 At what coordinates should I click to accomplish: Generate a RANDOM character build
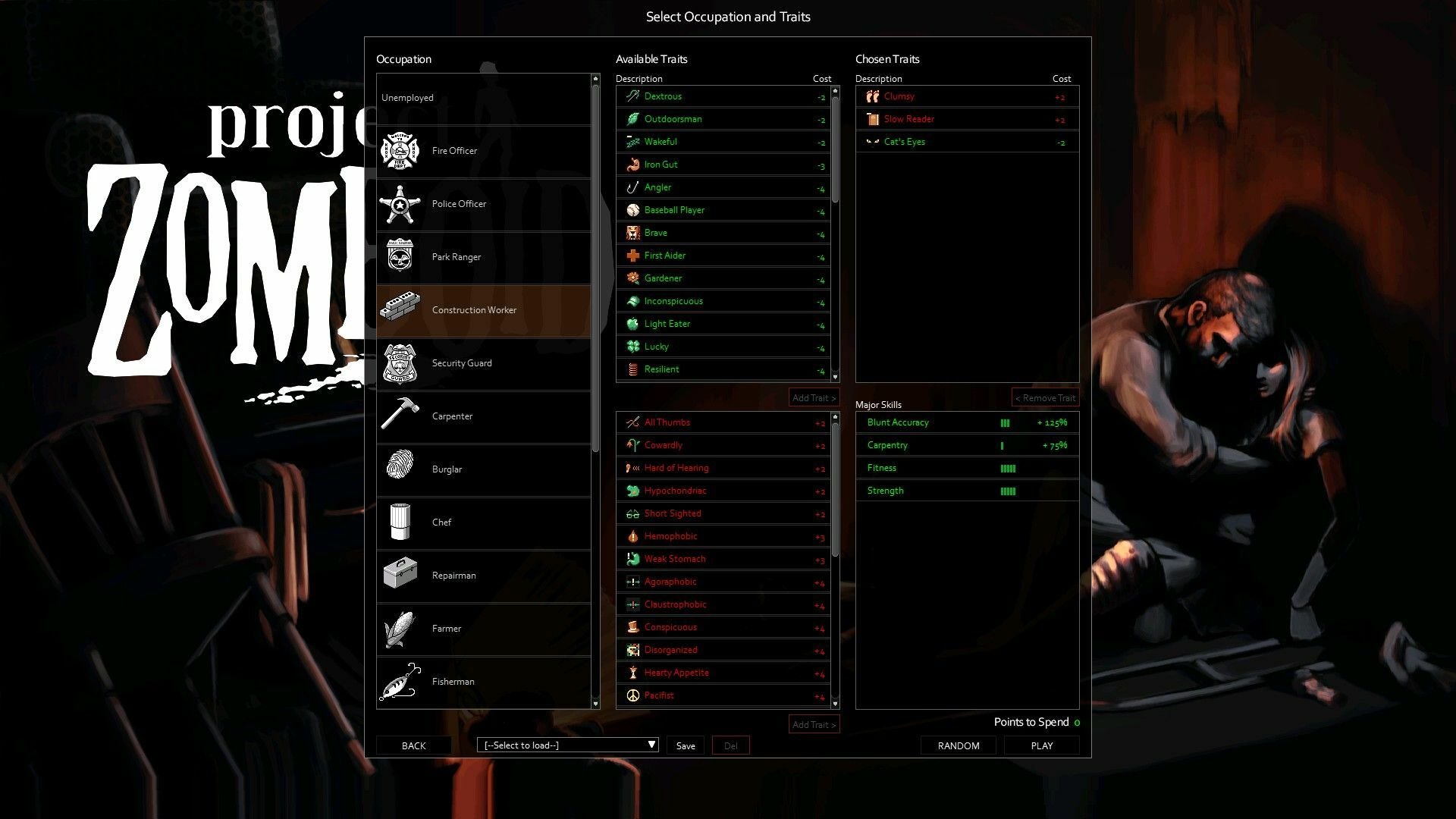point(959,746)
